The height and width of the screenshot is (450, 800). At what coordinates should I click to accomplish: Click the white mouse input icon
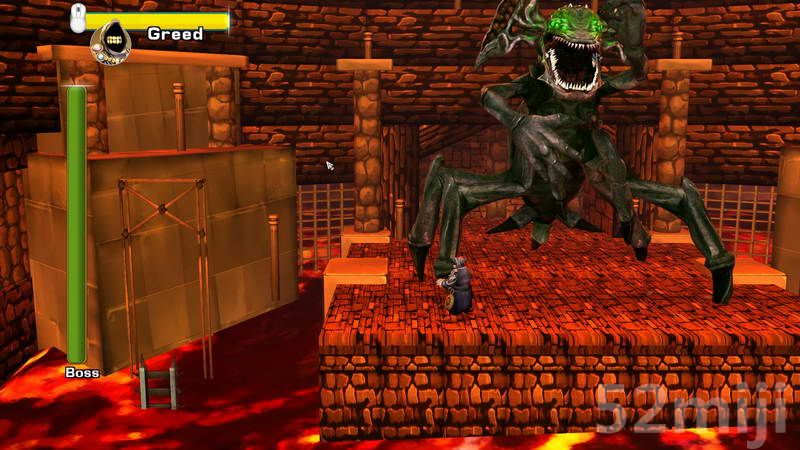click(78, 17)
